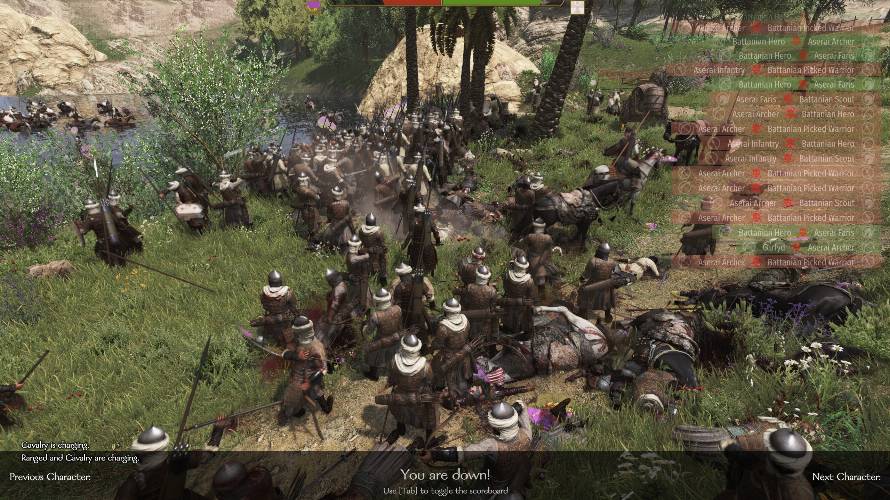Click the white faction banner icon
Viewport: 890px width, 500px height.
coord(577,6)
